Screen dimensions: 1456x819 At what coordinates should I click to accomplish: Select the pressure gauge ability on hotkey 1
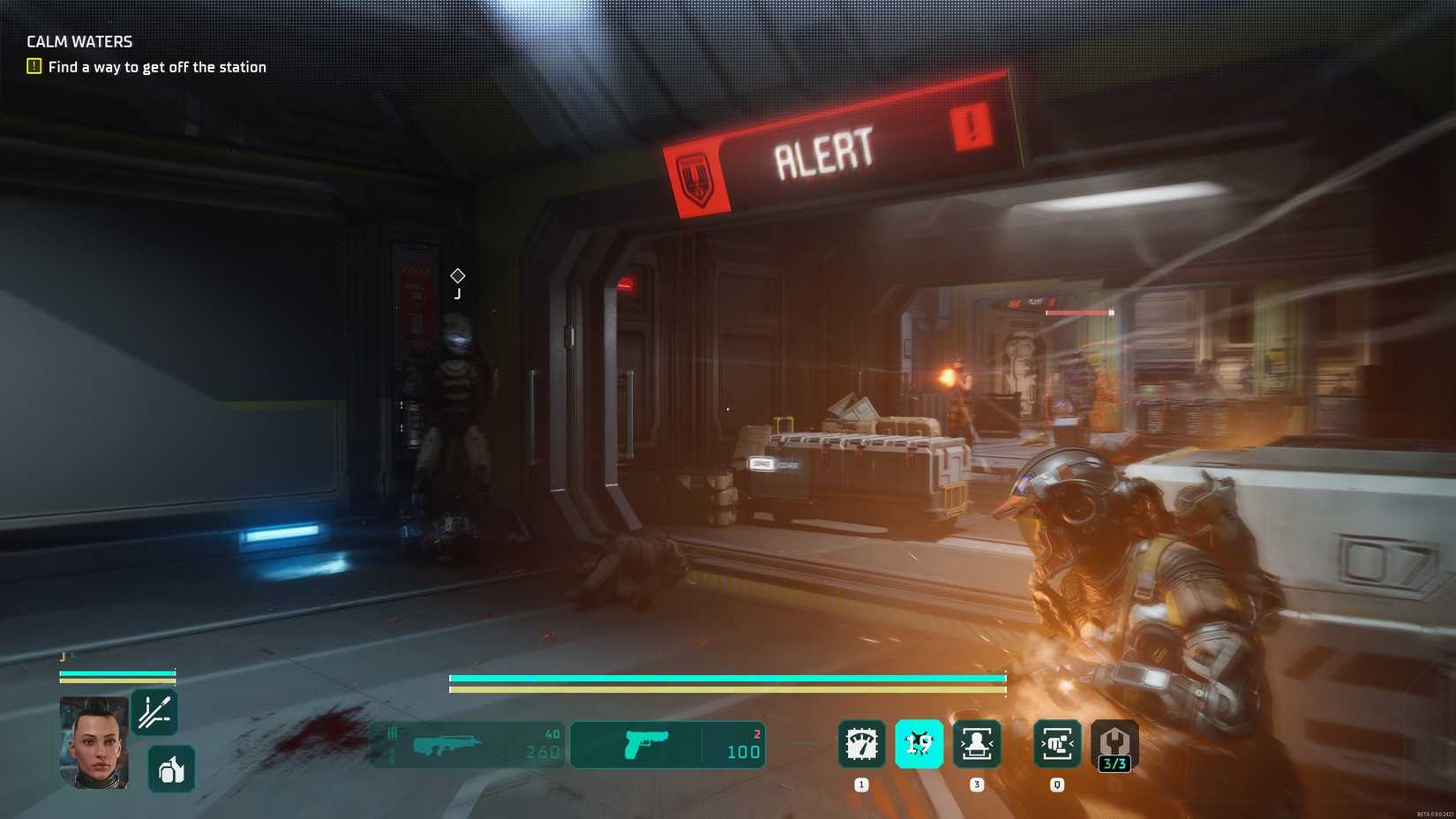pyautogui.click(x=860, y=744)
